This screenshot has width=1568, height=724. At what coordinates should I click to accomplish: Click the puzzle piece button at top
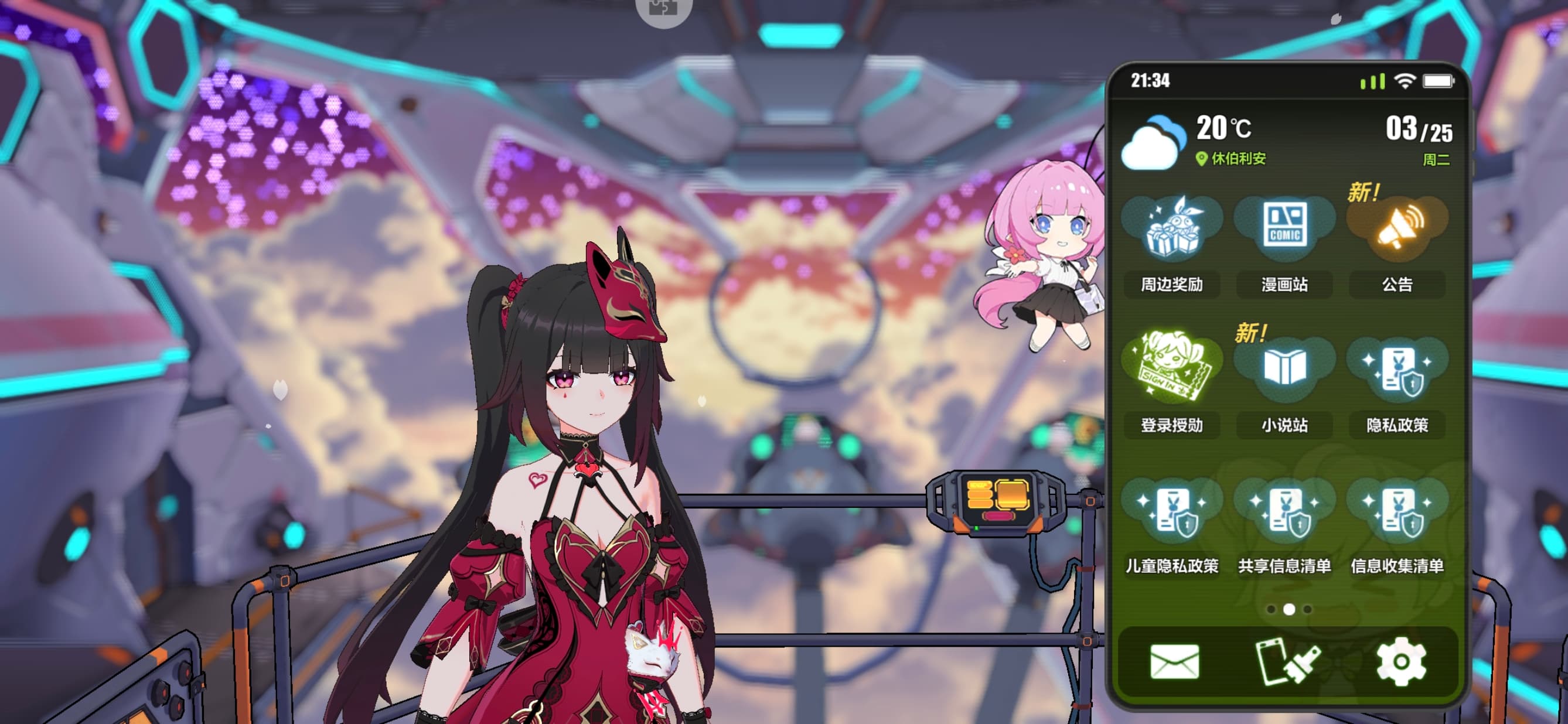pyautogui.click(x=663, y=9)
